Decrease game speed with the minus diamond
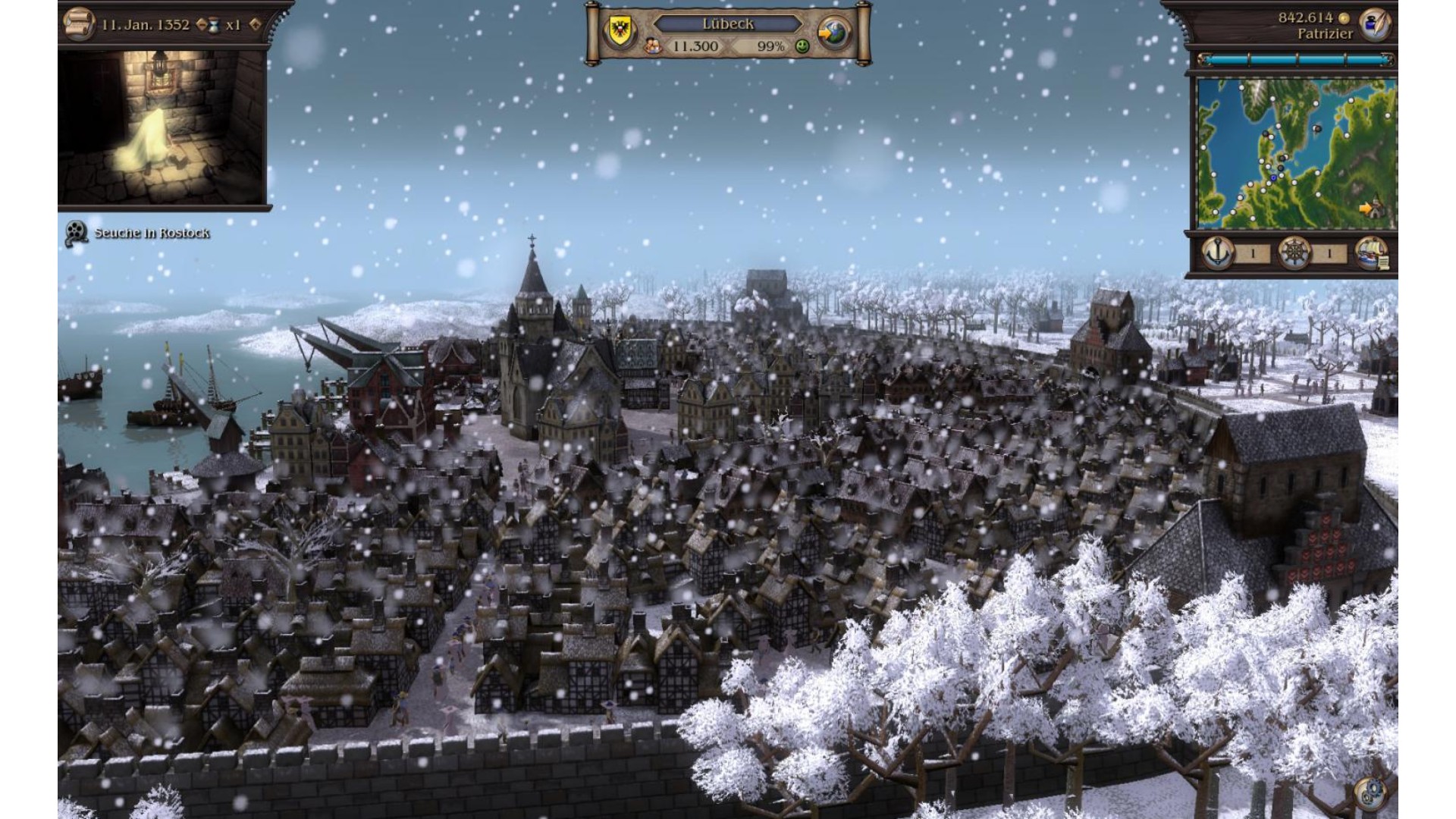Screen dimensions: 1456x819 point(202,24)
